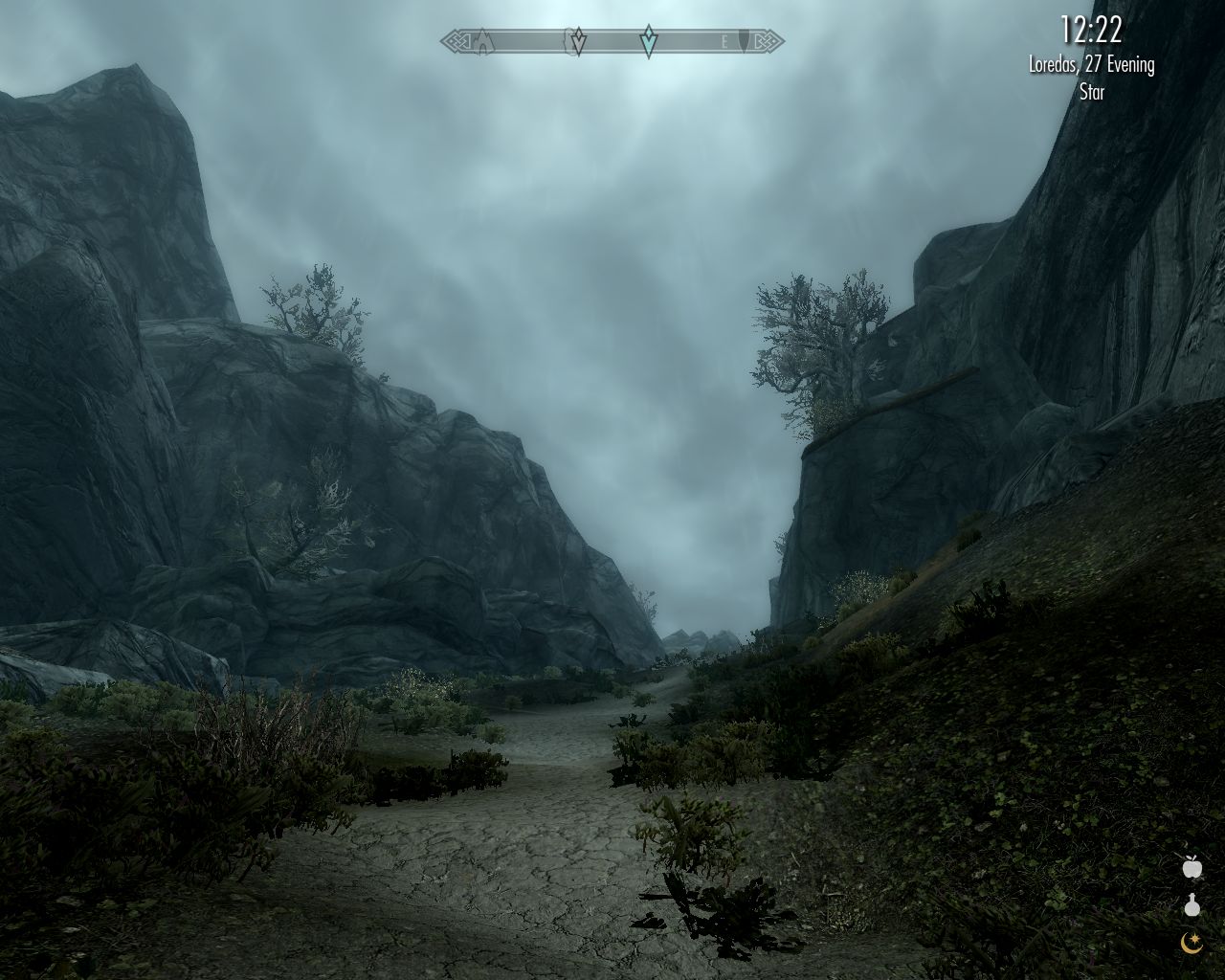Select the hollow quest marker left of center
This screenshot has width=1225, height=980.
click(578, 40)
